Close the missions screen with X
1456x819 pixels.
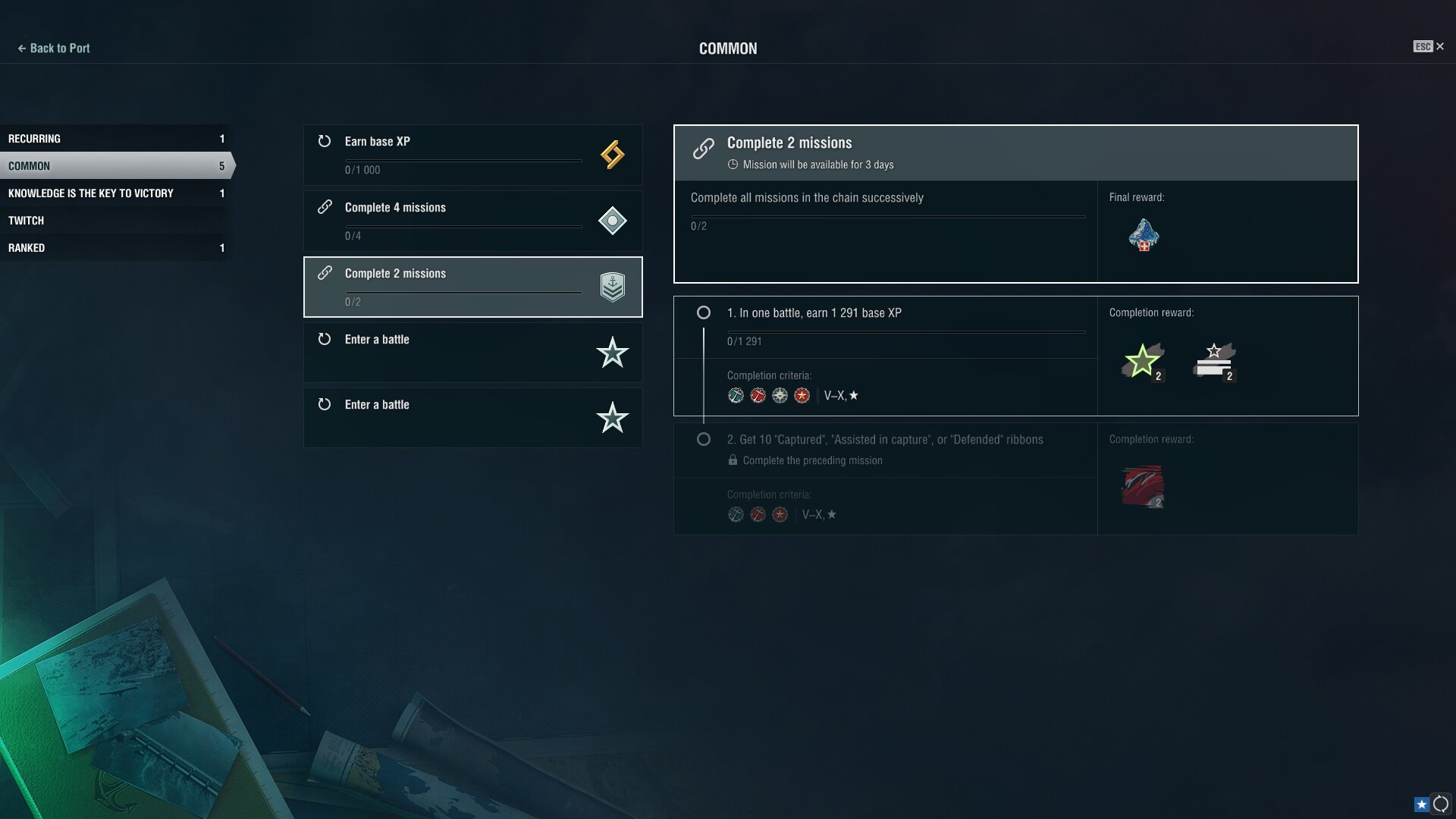[1439, 47]
